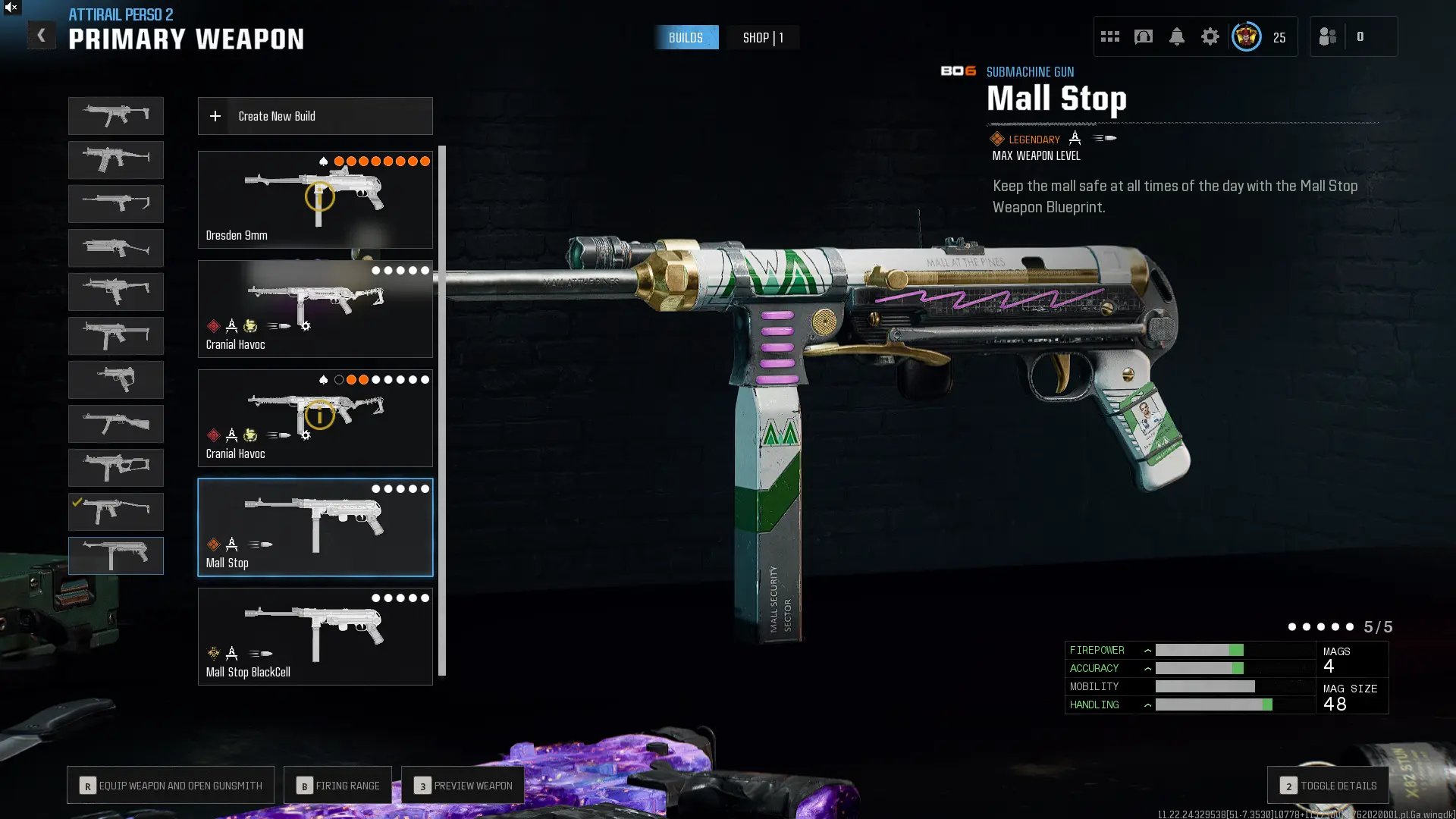The width and height of the screenshot is (1456, 819).
Task: Choose the Mall Stop blueprint
Action: (315, 527)
